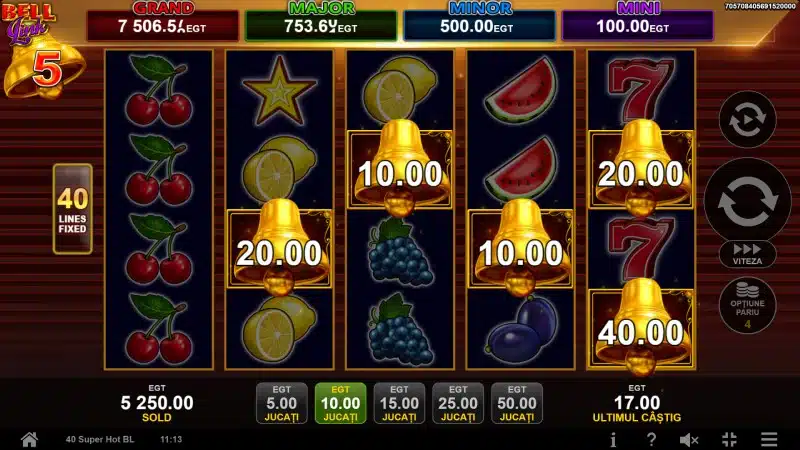Place the 50.00 bet
This screenshot has width=800, height=450.
tap(517, 402)
